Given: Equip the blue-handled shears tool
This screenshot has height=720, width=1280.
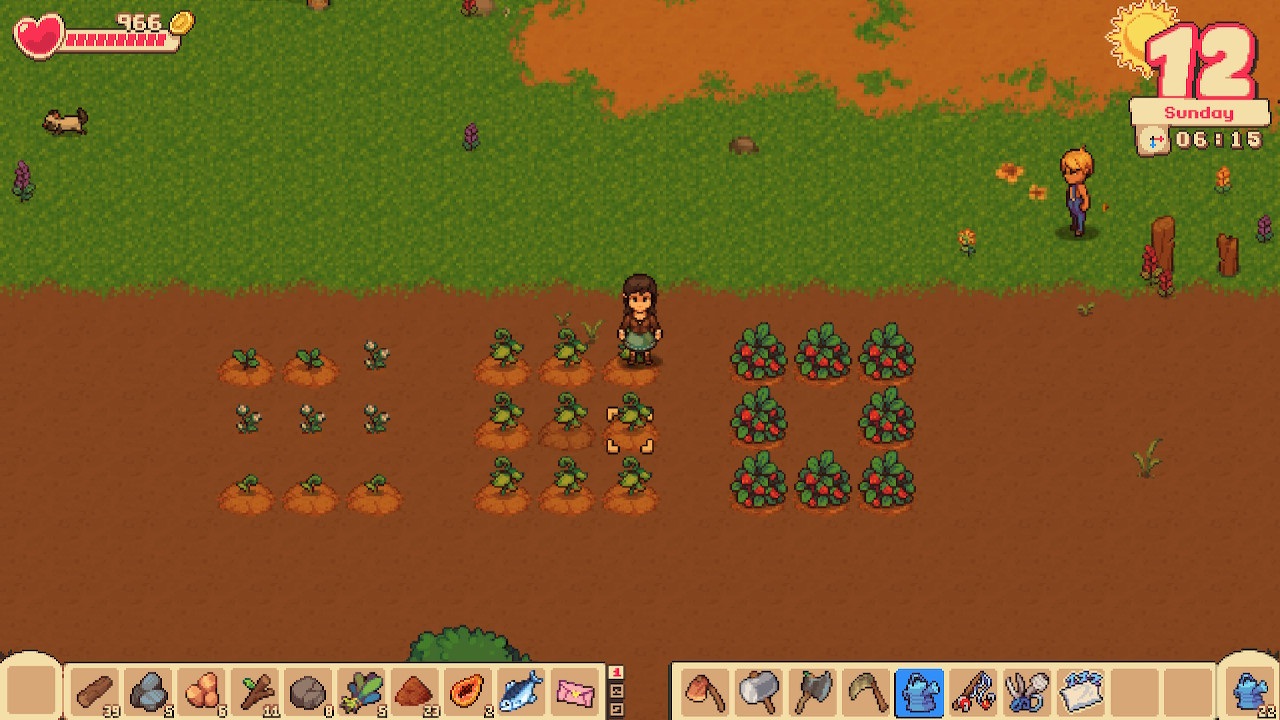Looking at the screenshot, I should tap(1026, 691).
